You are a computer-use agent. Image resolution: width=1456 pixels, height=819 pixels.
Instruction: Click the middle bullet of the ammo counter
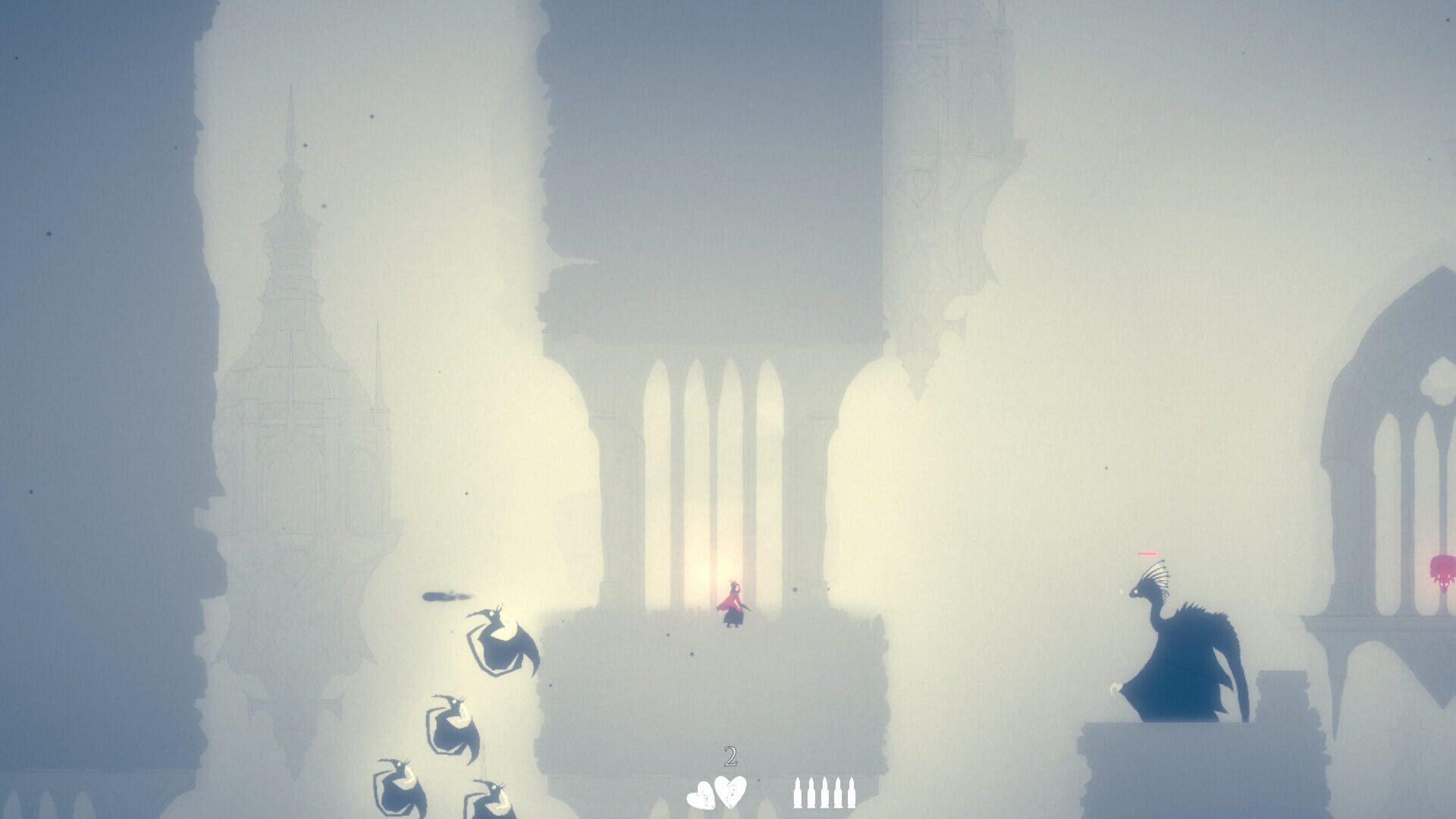[825, 792]
